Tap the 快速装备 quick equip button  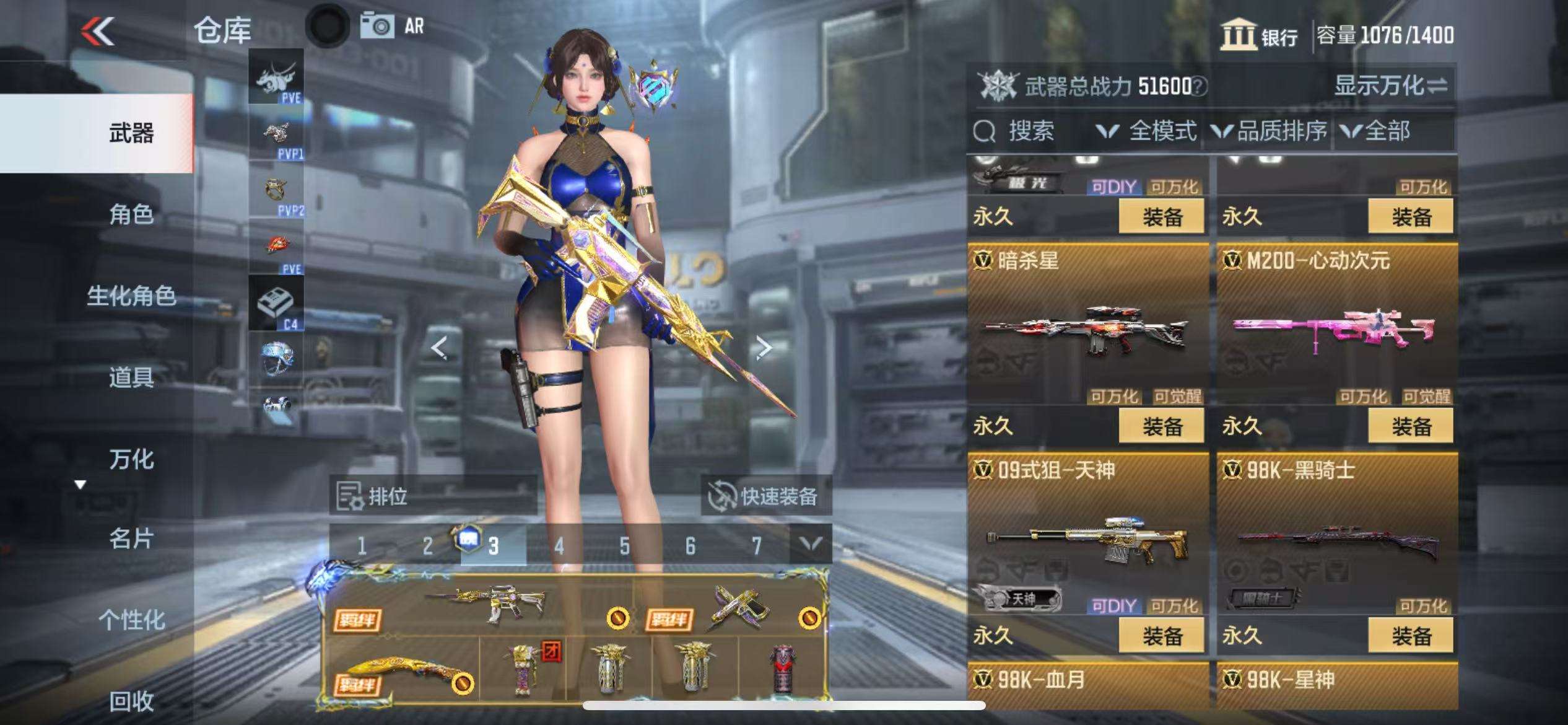(765, 496)
